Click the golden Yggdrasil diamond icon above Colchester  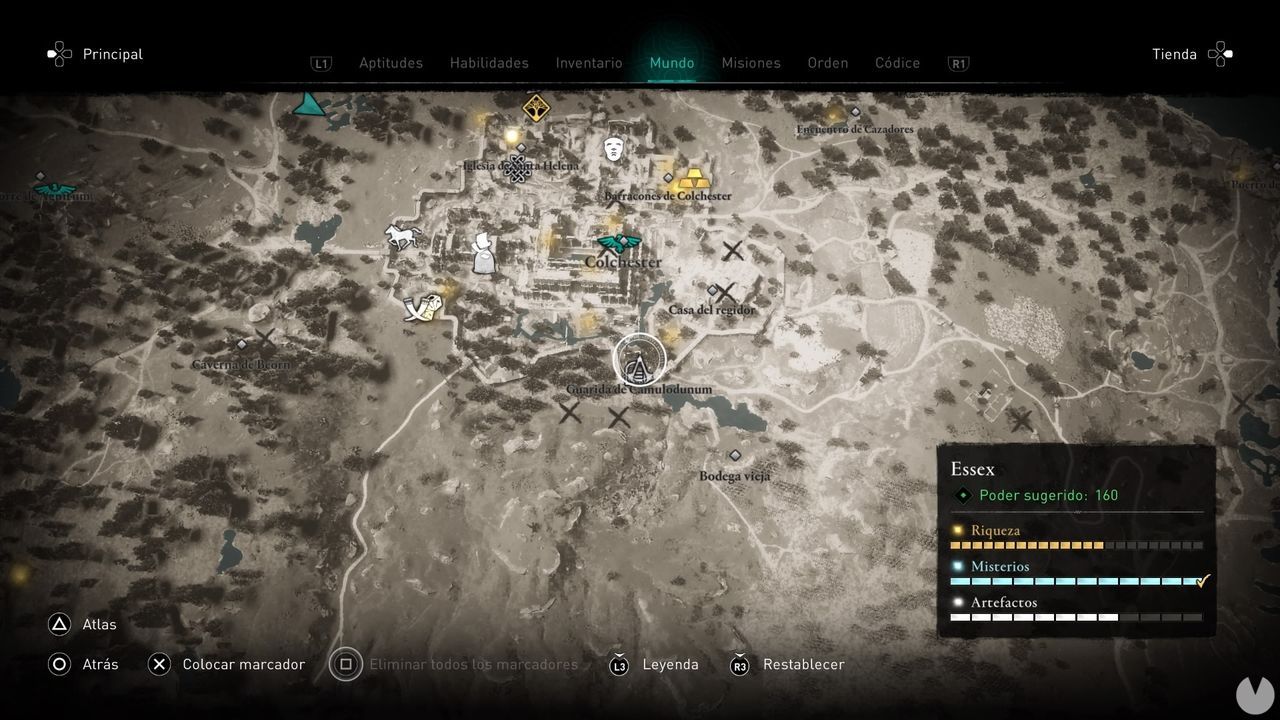[535, 106]
